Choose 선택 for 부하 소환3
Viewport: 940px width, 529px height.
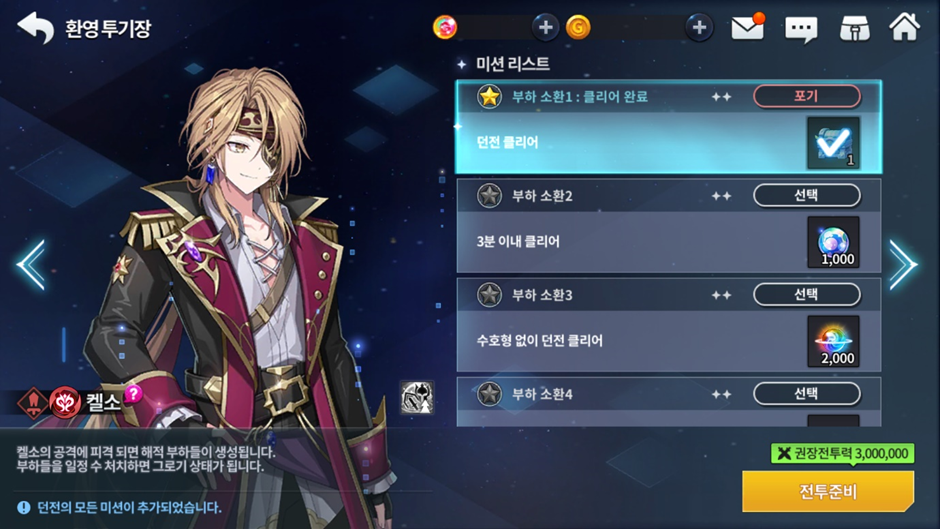pos(806,294)
